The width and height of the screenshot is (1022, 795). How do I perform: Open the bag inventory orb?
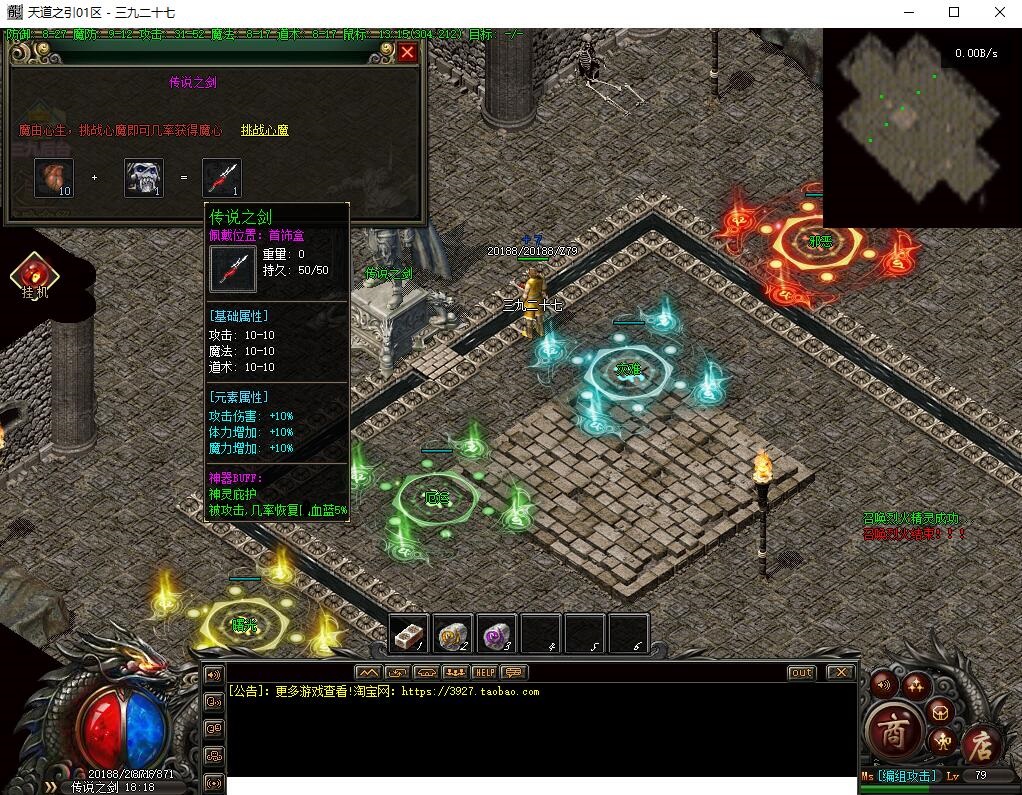pos(940,711)
